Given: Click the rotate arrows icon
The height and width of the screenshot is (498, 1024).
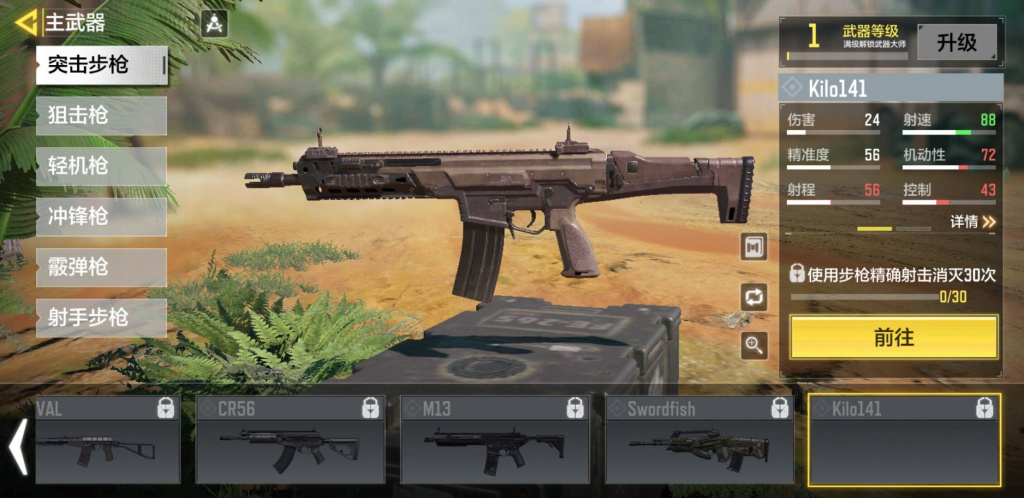Looking at the screenshot, I should click(754, 296).
